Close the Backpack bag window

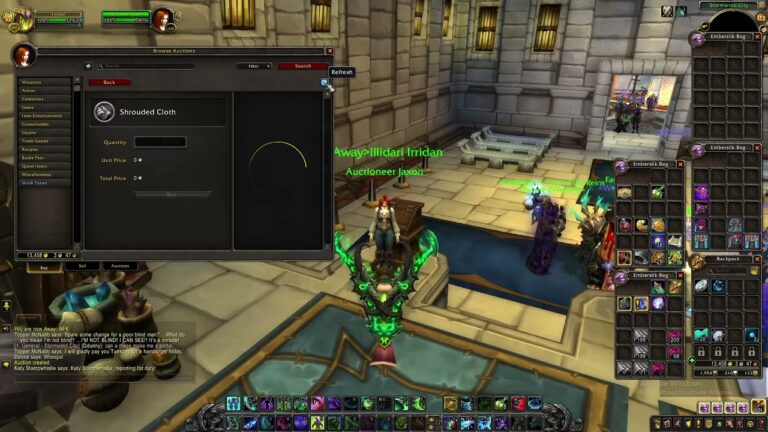click(x=761, y=259)
